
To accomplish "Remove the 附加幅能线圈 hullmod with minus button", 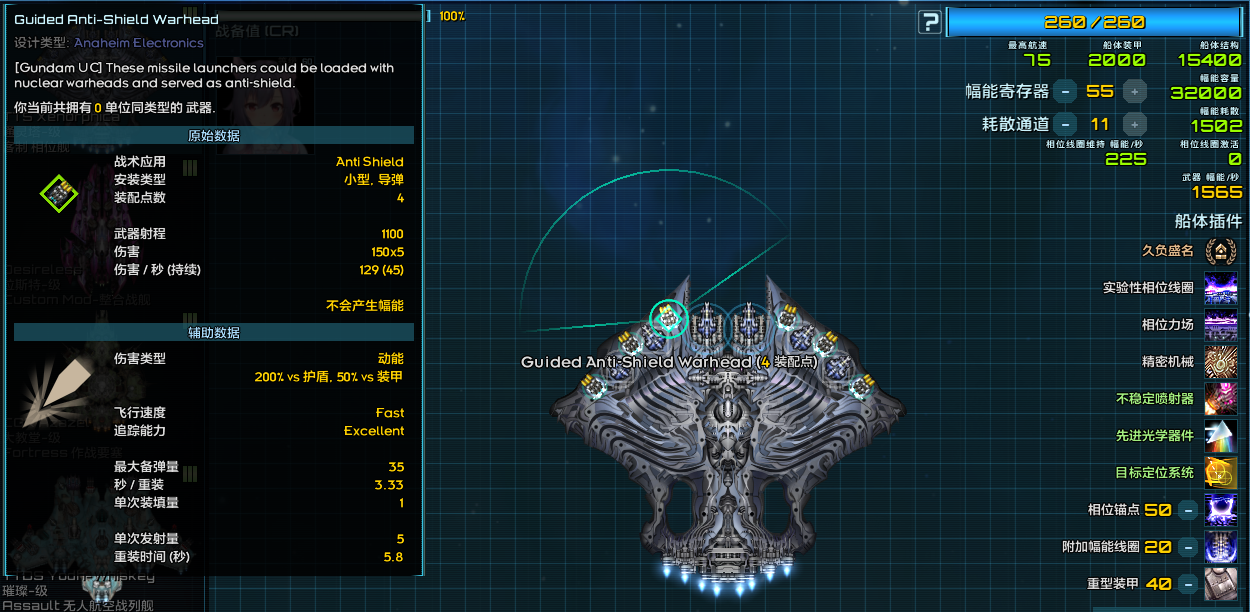I will tap(1187, 547).
